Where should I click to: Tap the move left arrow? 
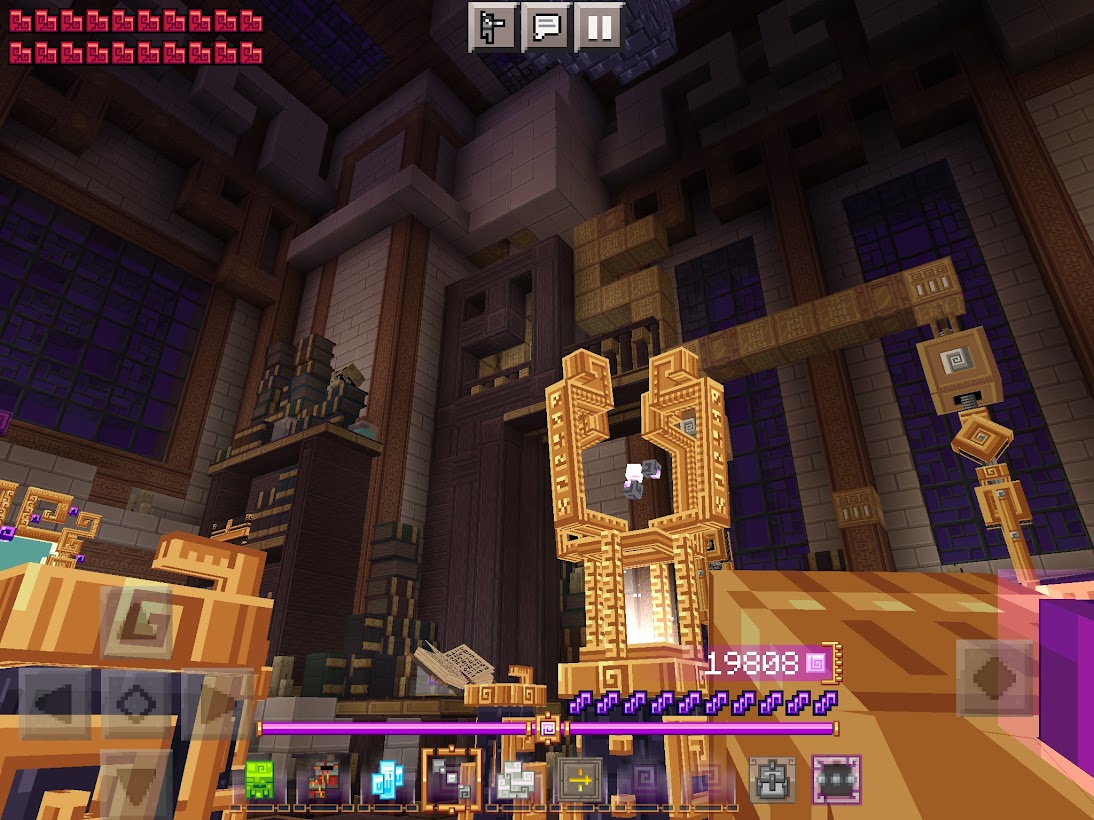pos(55,700)
